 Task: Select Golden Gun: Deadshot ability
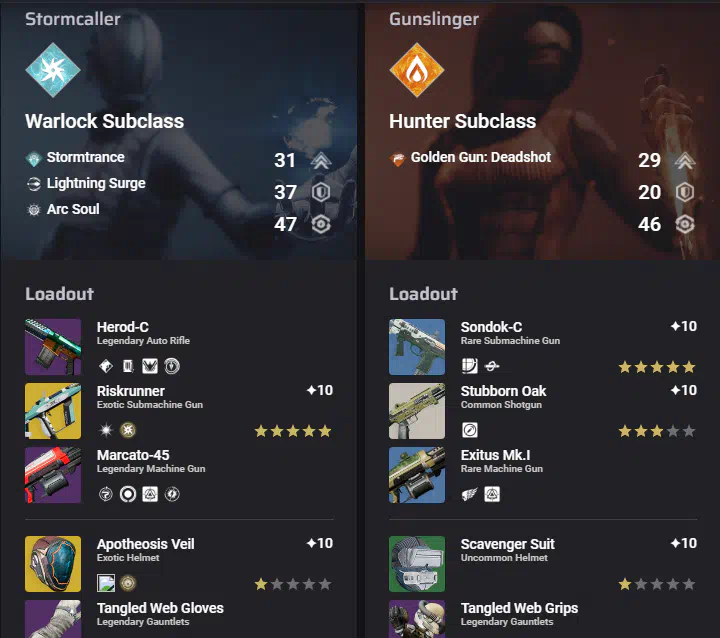pyautogui.click(x=480, y=158)
